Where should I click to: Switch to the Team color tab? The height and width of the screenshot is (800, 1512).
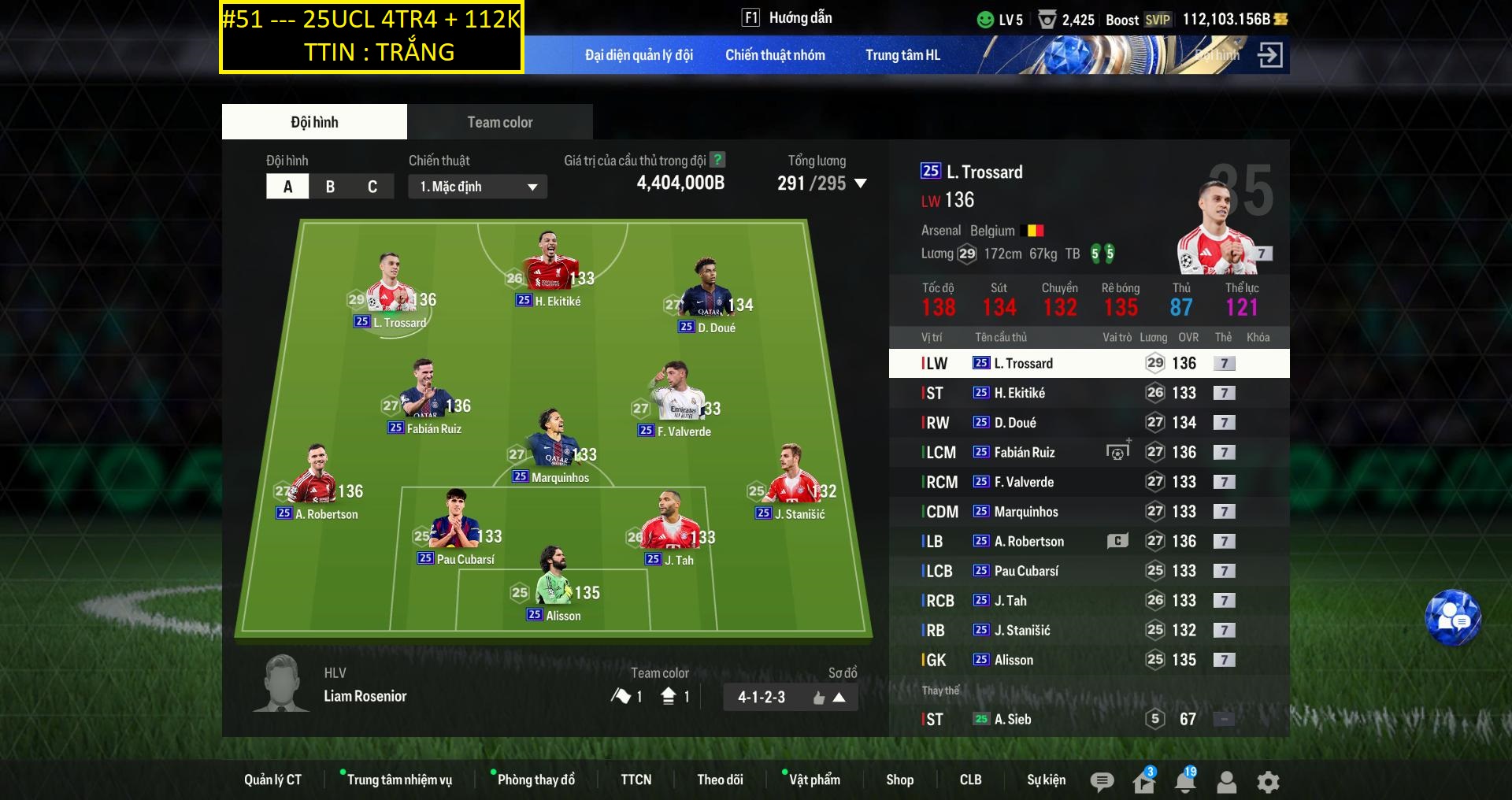click(x=499, y=122)
